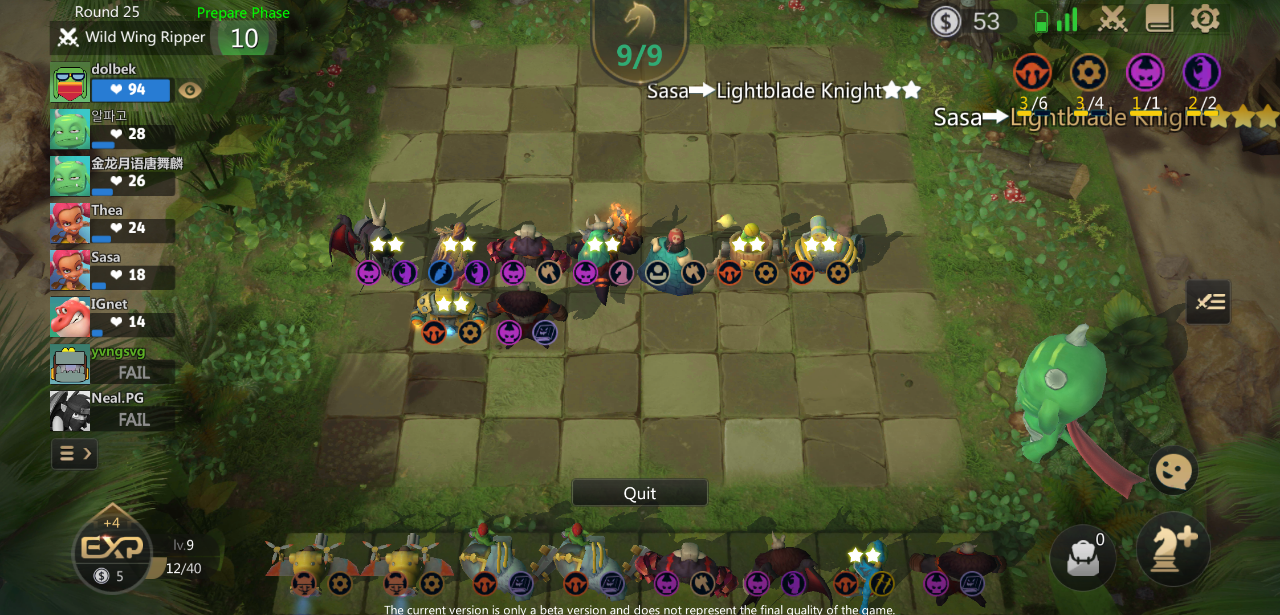Image resolution: width=1280 pixels, height=615 pixels.
Task: Show the 3/6 synergy icon details
Action: (x=1033, y=73)
